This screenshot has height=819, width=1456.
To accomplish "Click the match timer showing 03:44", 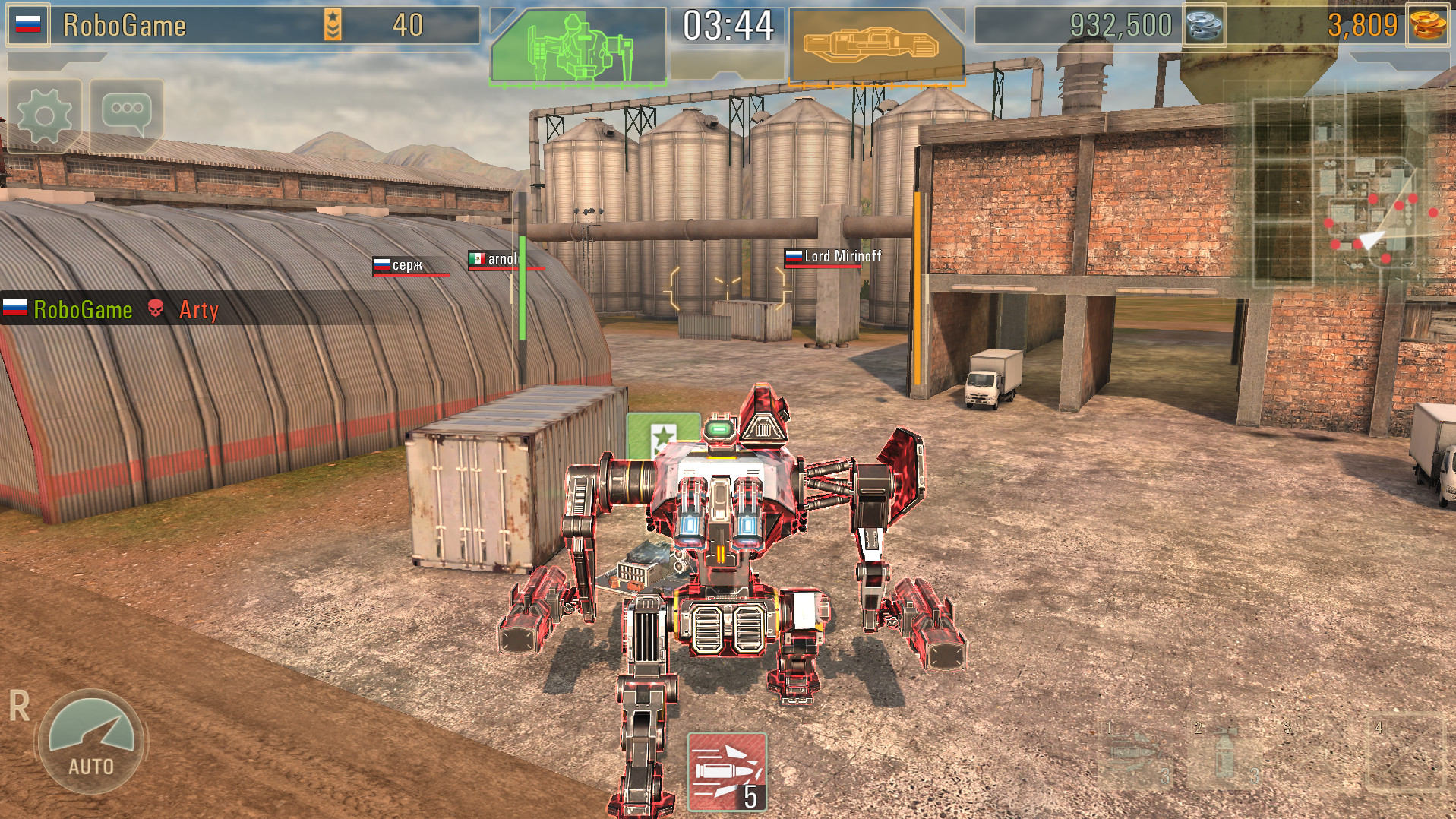I will click(727, 24).
